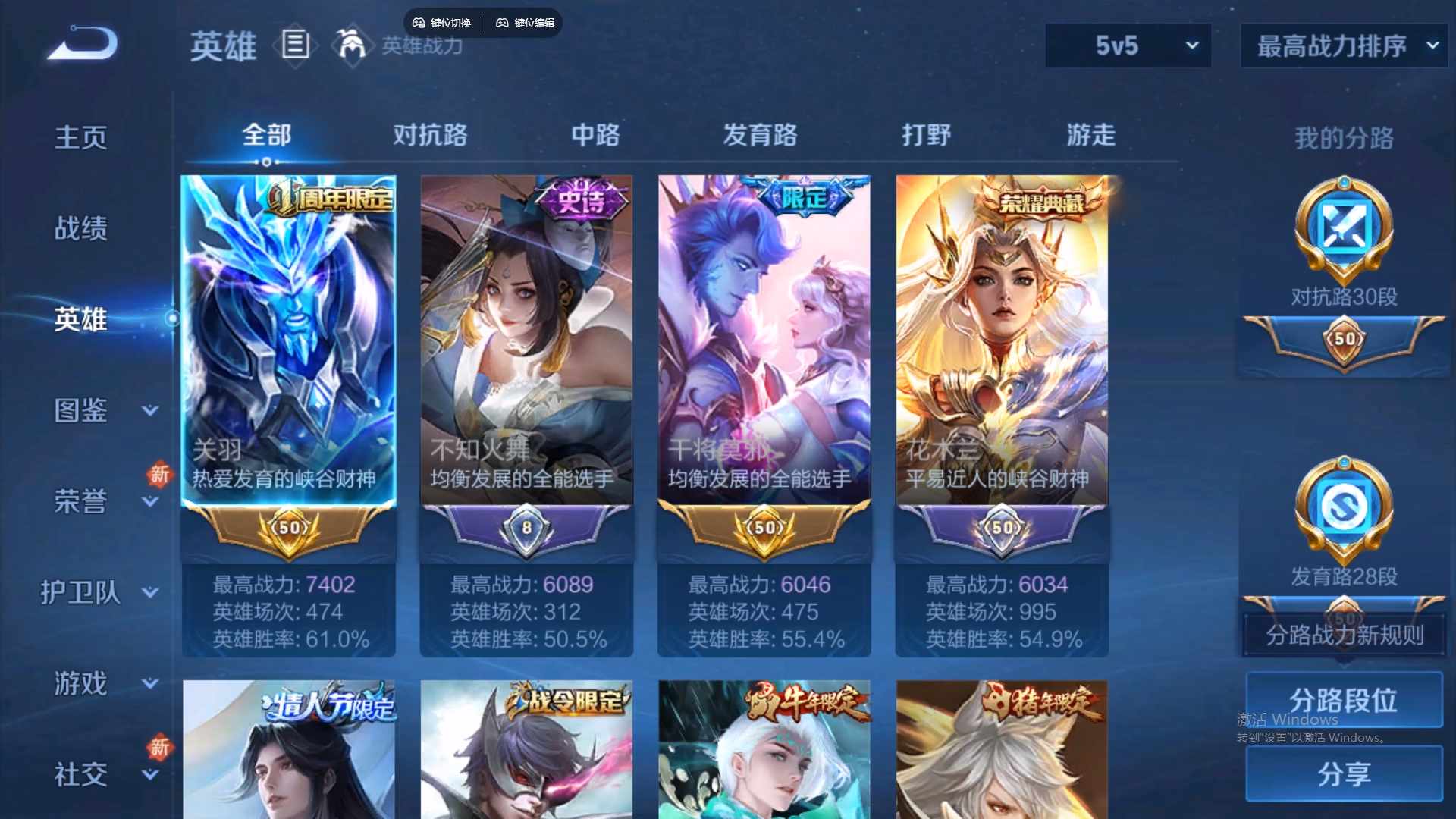Select the 打野 jungle tab

pos(926,135)
